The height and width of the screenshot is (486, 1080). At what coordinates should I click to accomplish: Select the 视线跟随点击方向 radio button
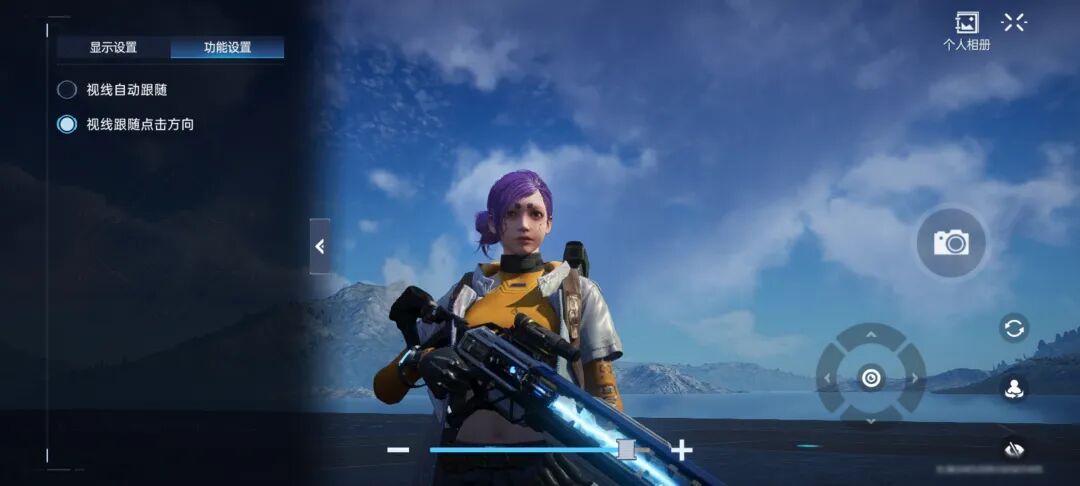(x=67, y=125)
